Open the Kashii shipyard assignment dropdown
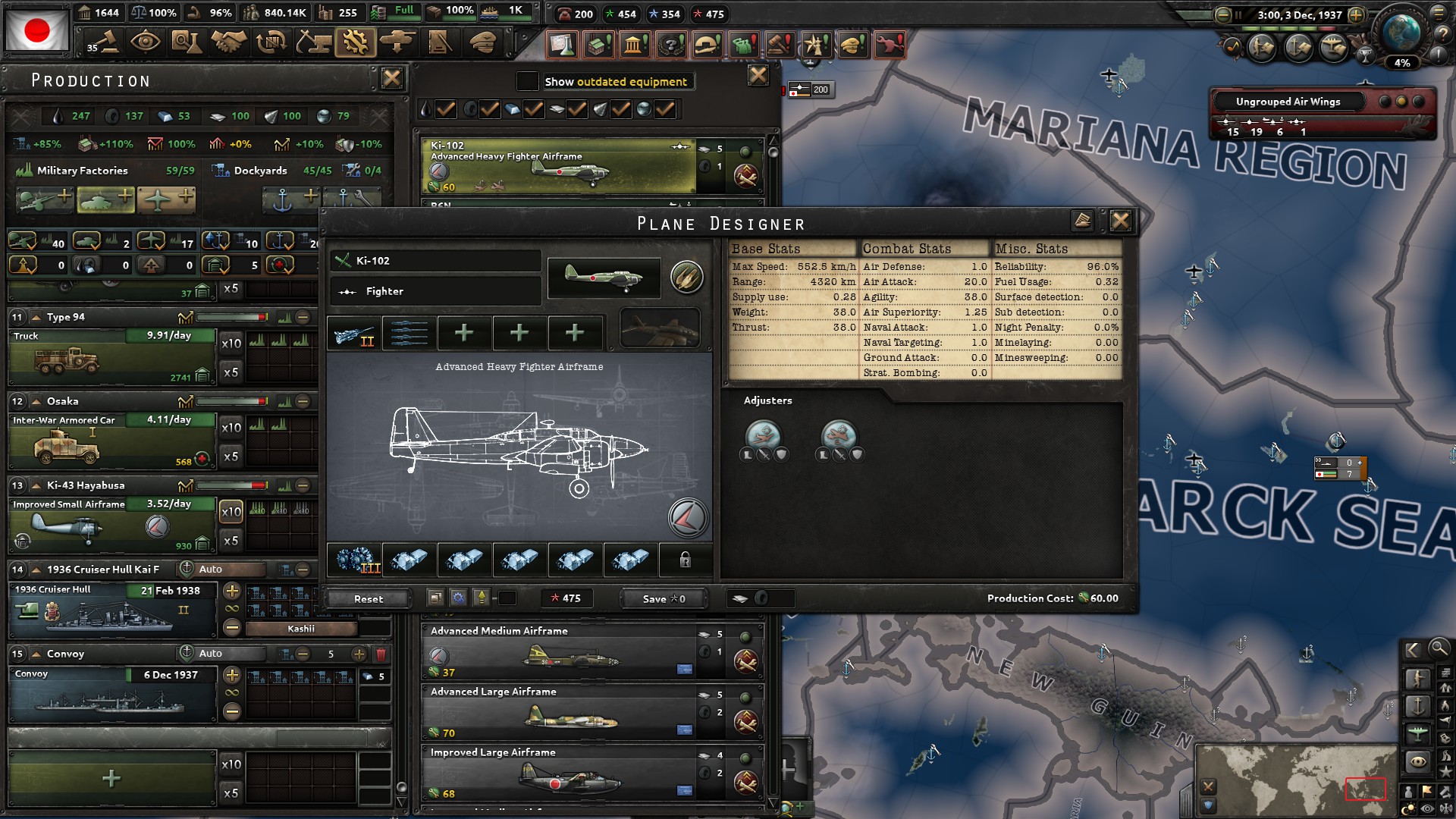This screenshot has width=1456, height=819. pyautogui.click(x=301, y=629)
